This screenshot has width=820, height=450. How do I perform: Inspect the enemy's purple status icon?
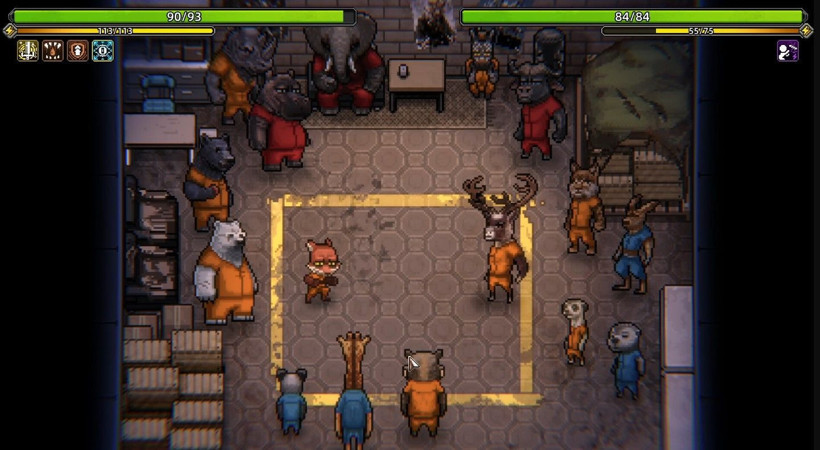788,51
